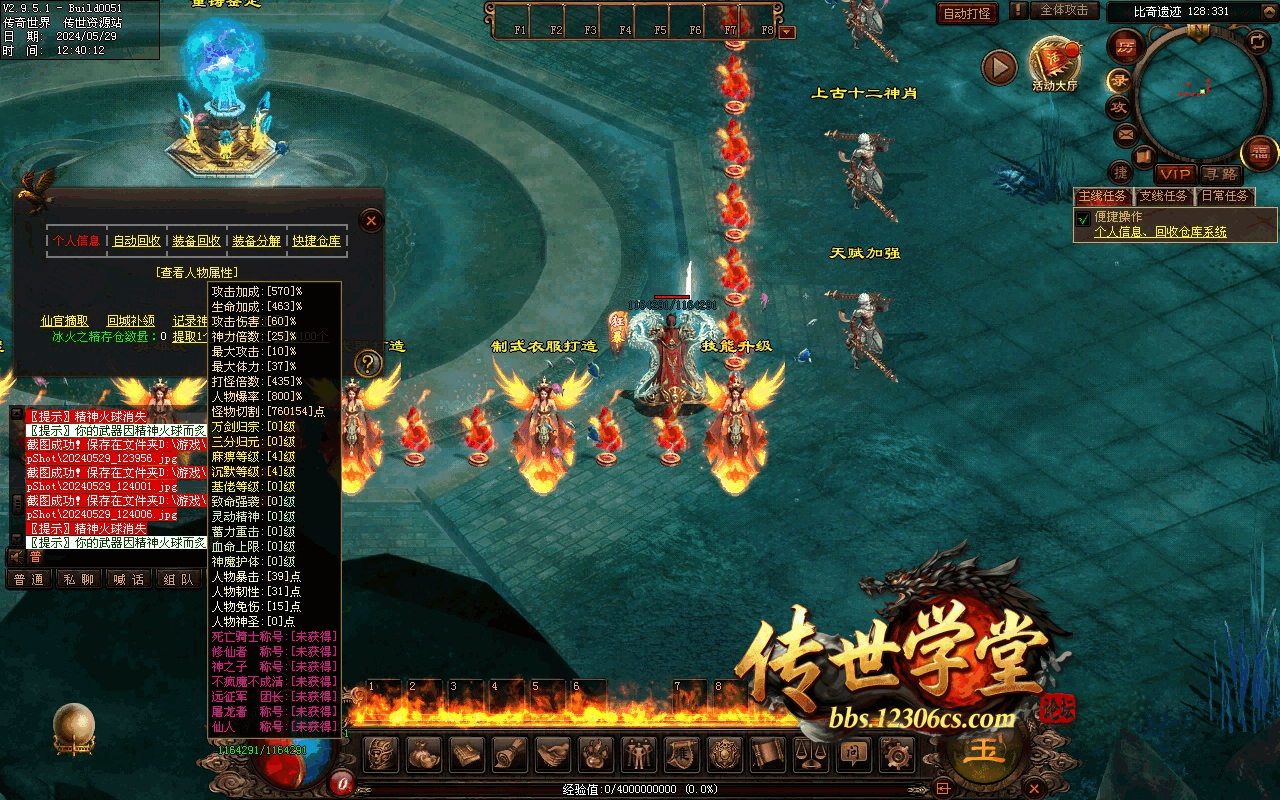
Task: Select the 私聊 private chat channel
Action: coord(79,579)
